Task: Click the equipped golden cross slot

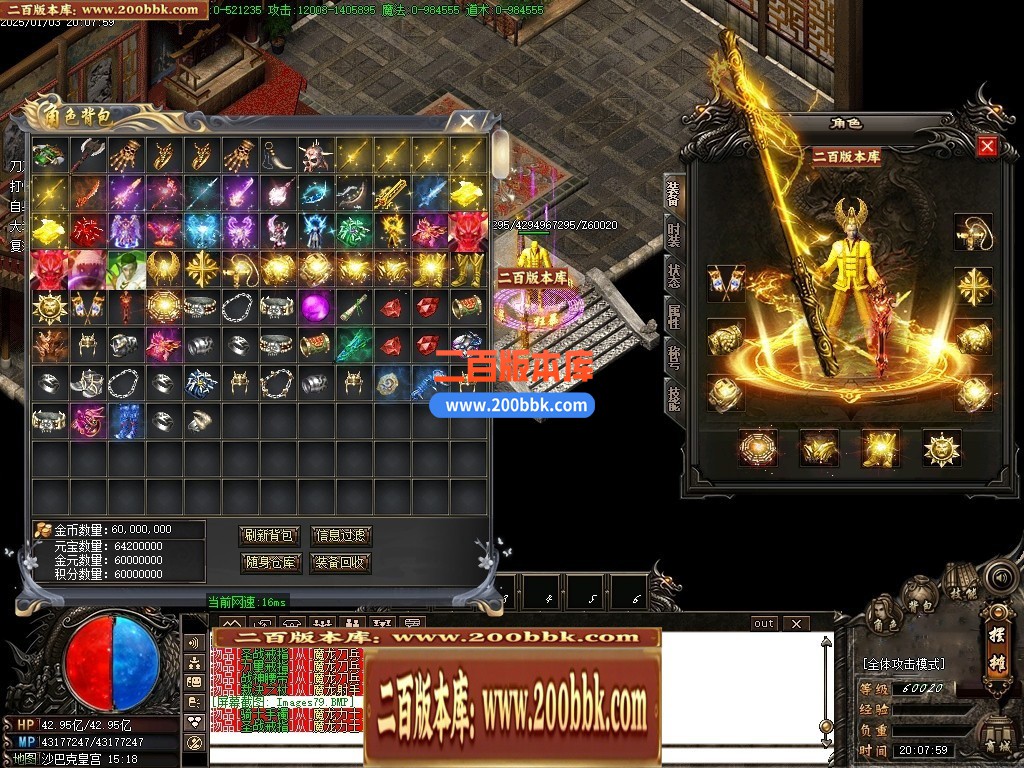Action: click(972, 287)
